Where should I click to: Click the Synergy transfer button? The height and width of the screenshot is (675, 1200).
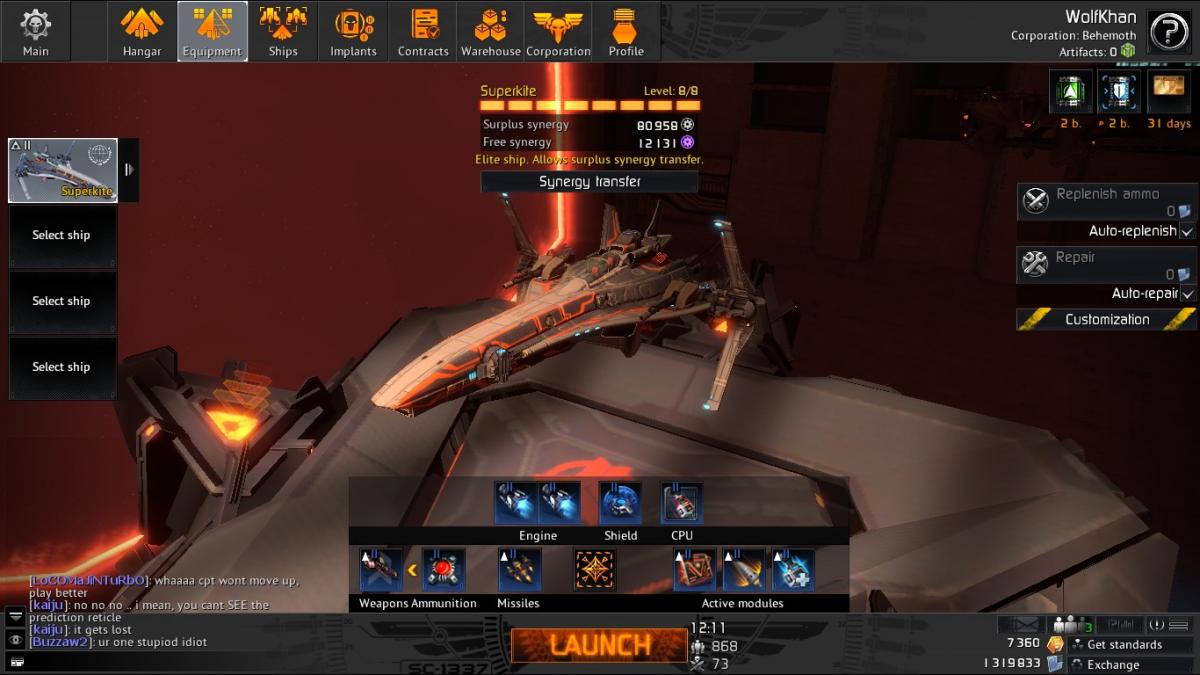point(589,181)
